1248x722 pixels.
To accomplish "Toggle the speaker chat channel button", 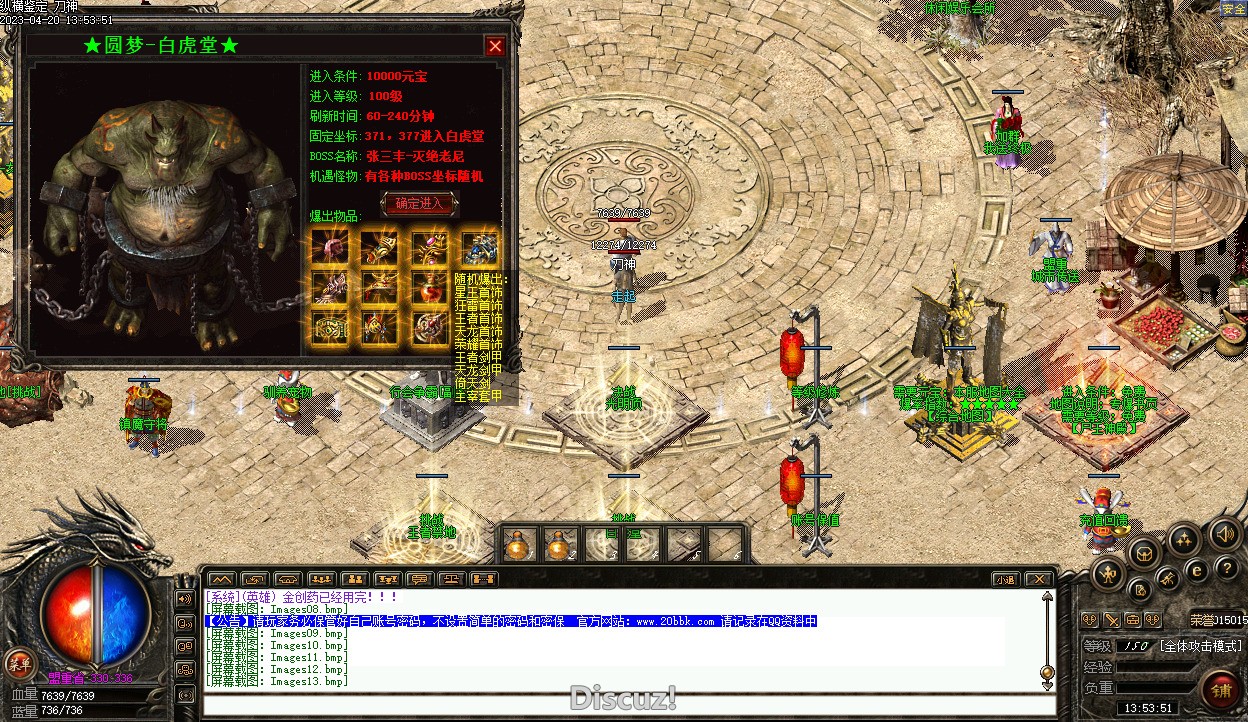I will coord(185,598).
